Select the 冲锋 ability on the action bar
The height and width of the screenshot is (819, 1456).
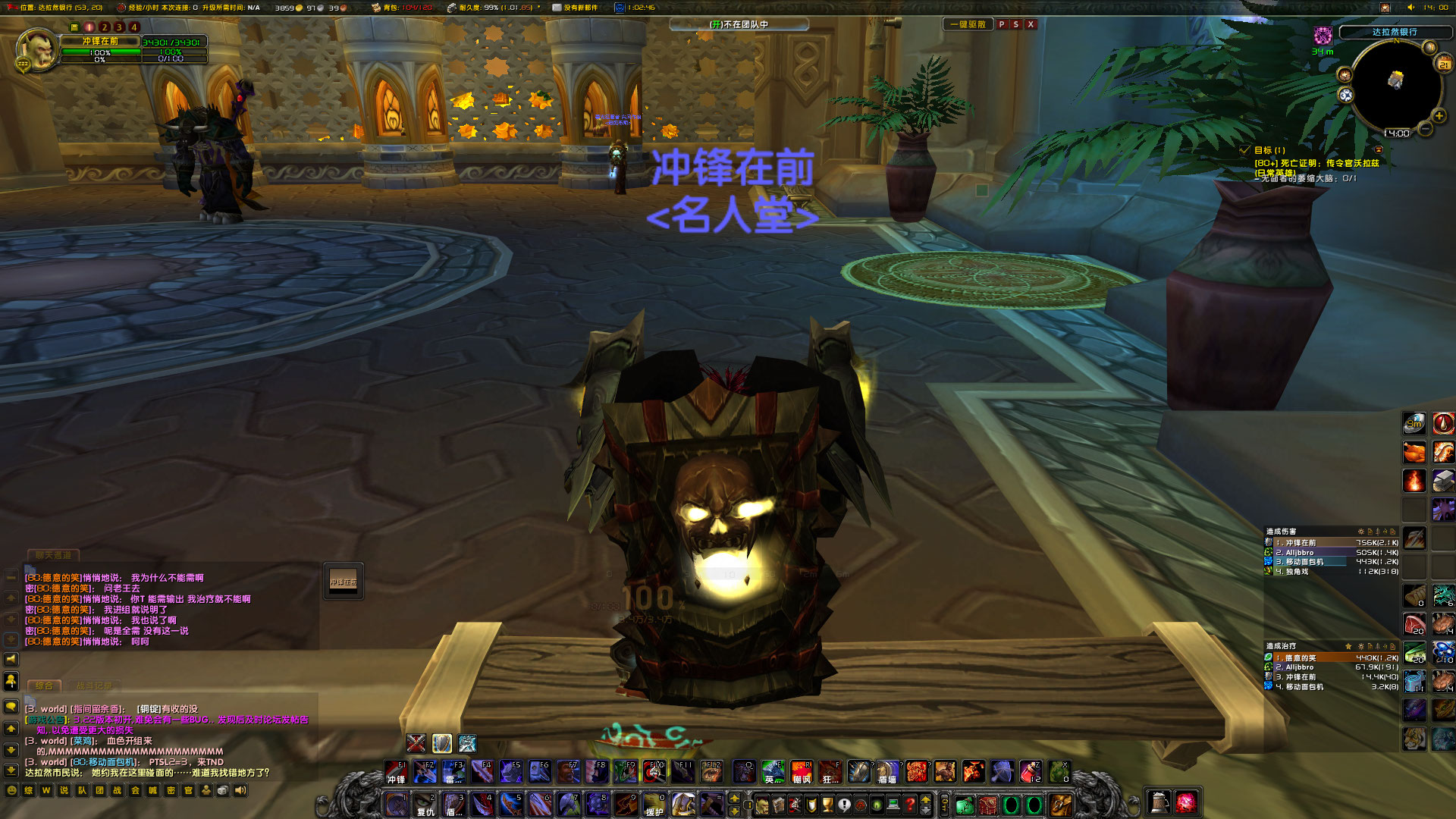(396, 771)
